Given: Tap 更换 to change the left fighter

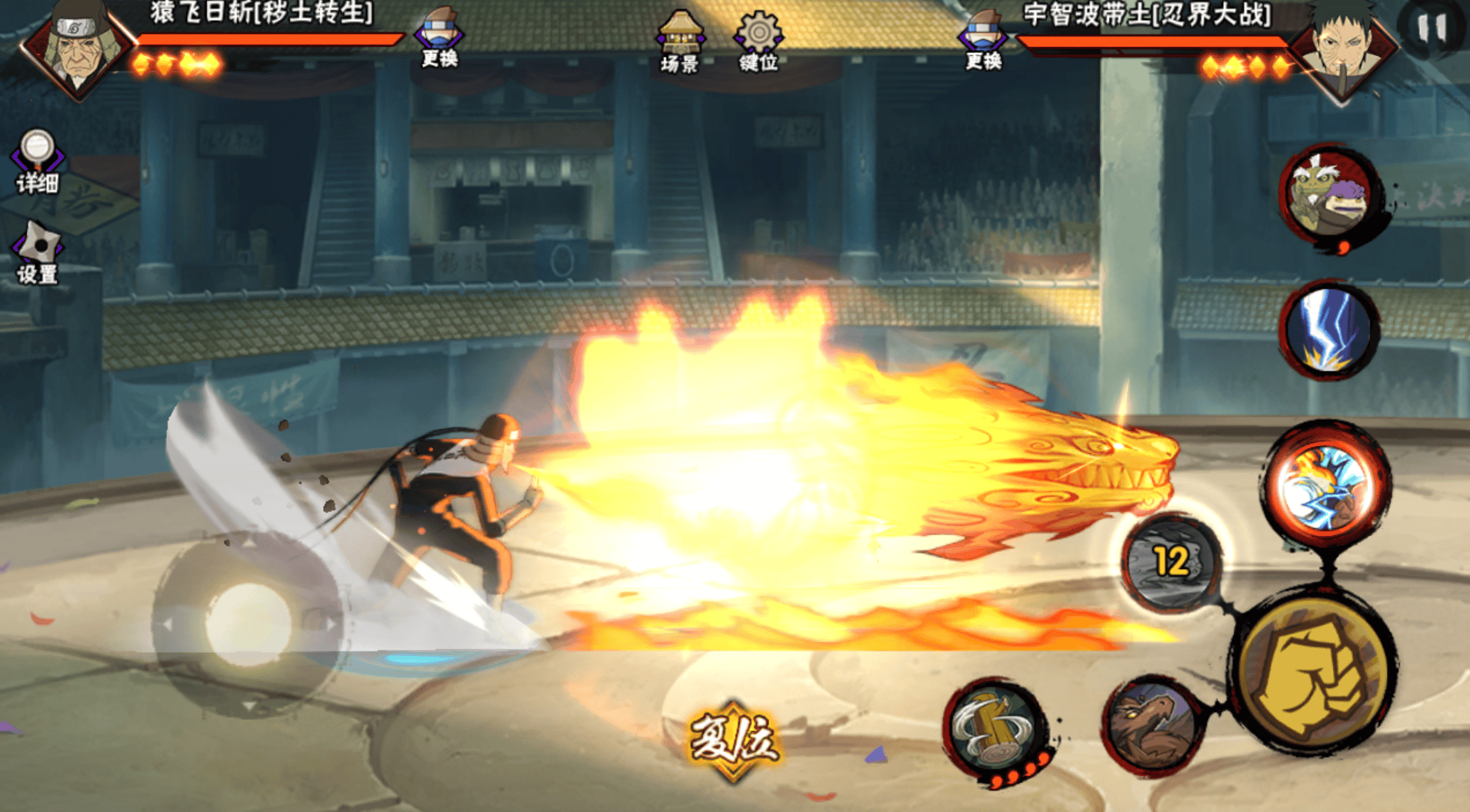Looking at the screenshot, I should (x=439, y=38).
